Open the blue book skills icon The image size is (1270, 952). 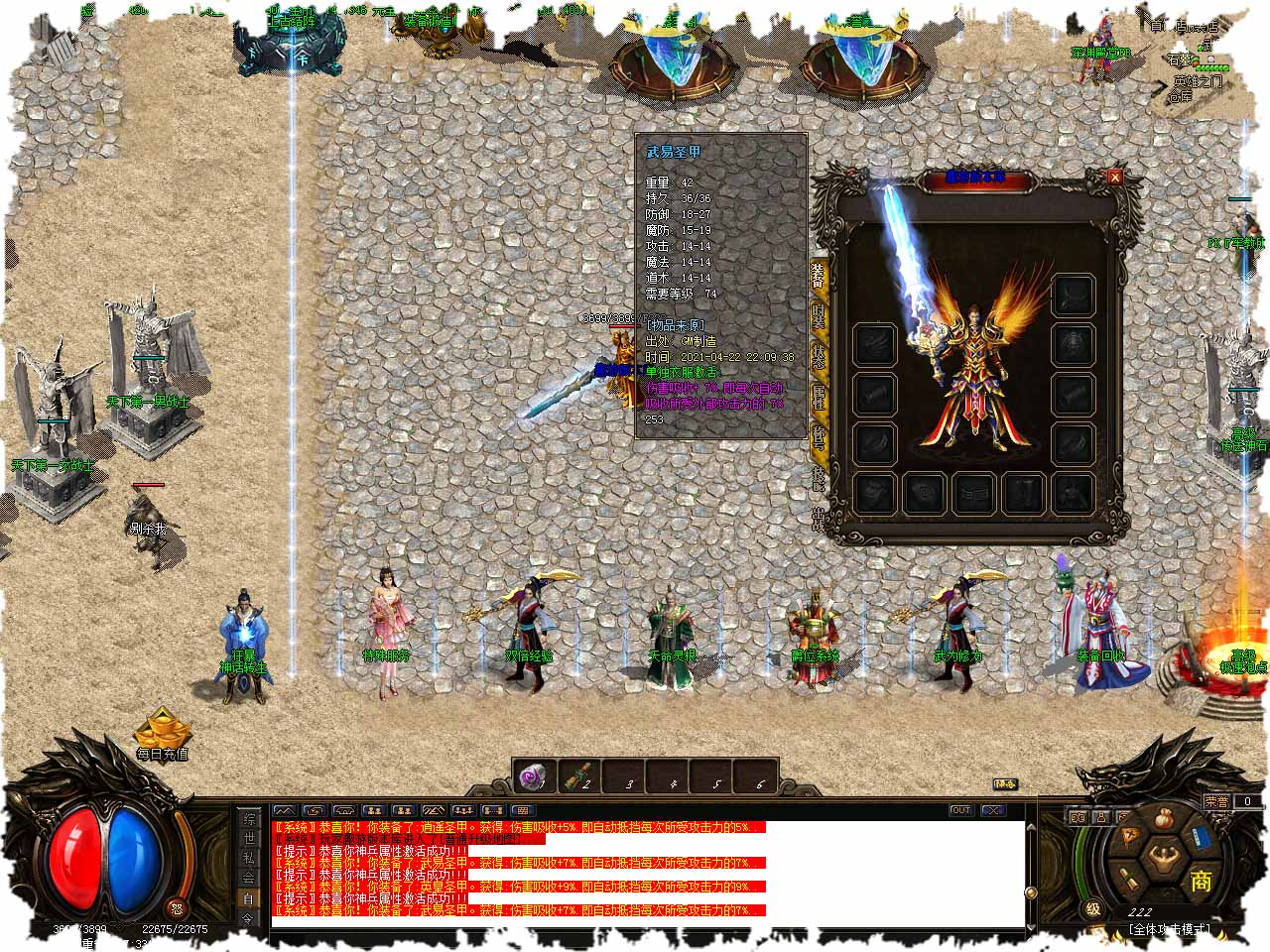point(1200,838)
